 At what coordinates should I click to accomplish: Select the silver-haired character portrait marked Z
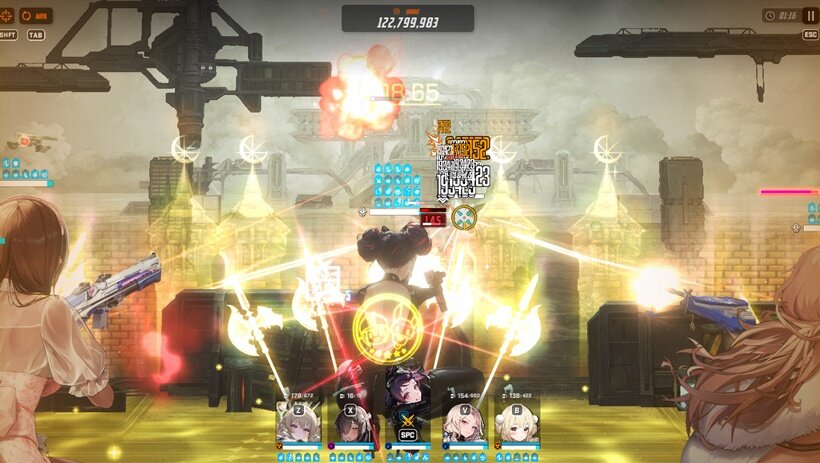(x=298, y=423)
